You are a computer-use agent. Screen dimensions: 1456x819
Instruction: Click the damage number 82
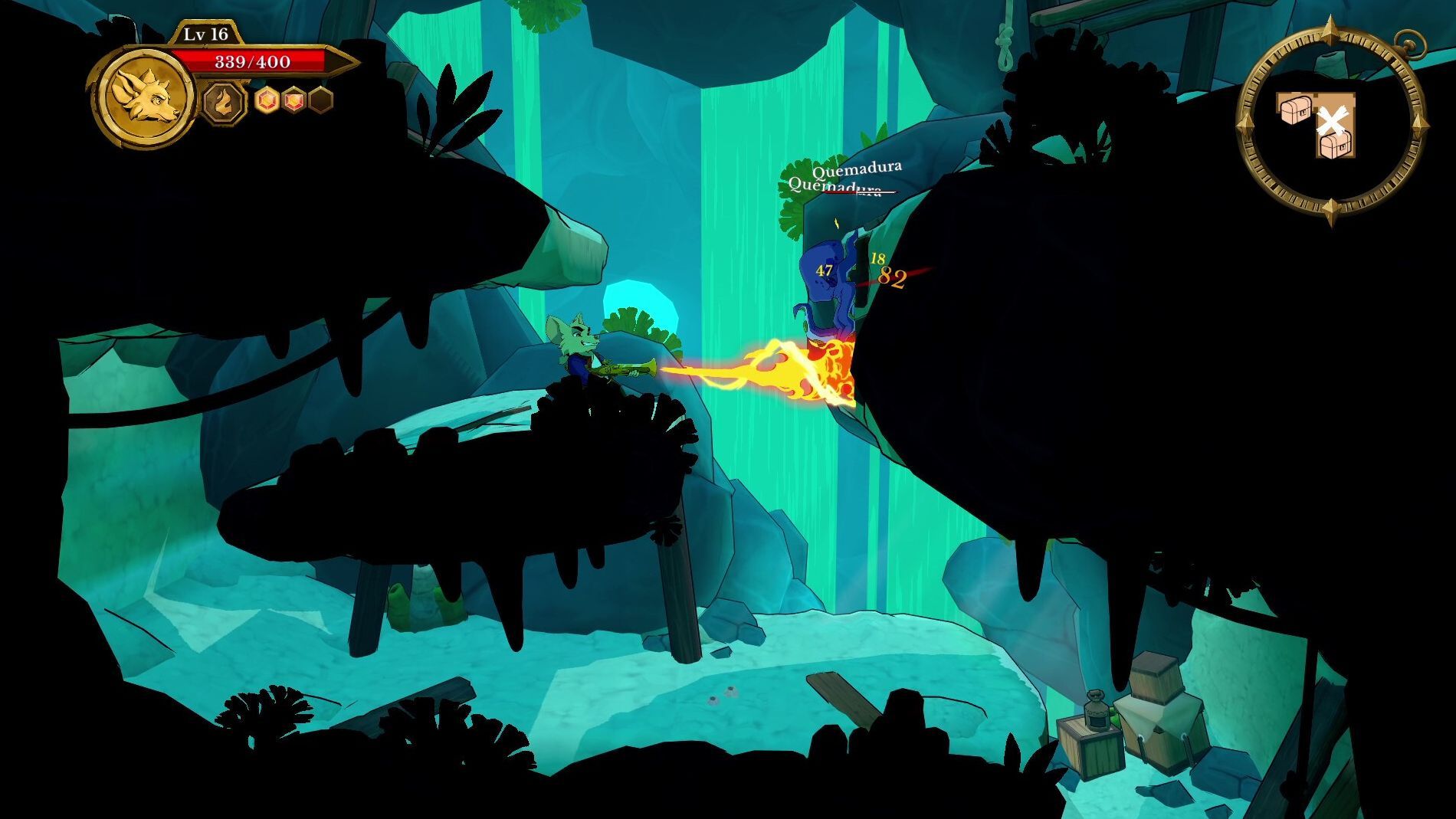tap(890, 276)
